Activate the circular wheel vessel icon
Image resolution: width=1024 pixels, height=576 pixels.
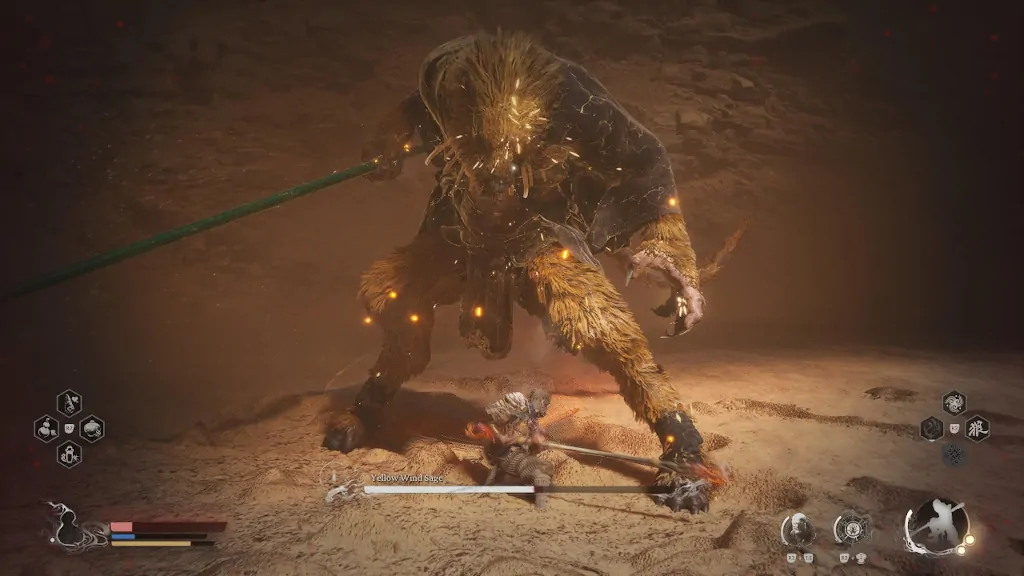pyautogui.click(x=851, y=527)
